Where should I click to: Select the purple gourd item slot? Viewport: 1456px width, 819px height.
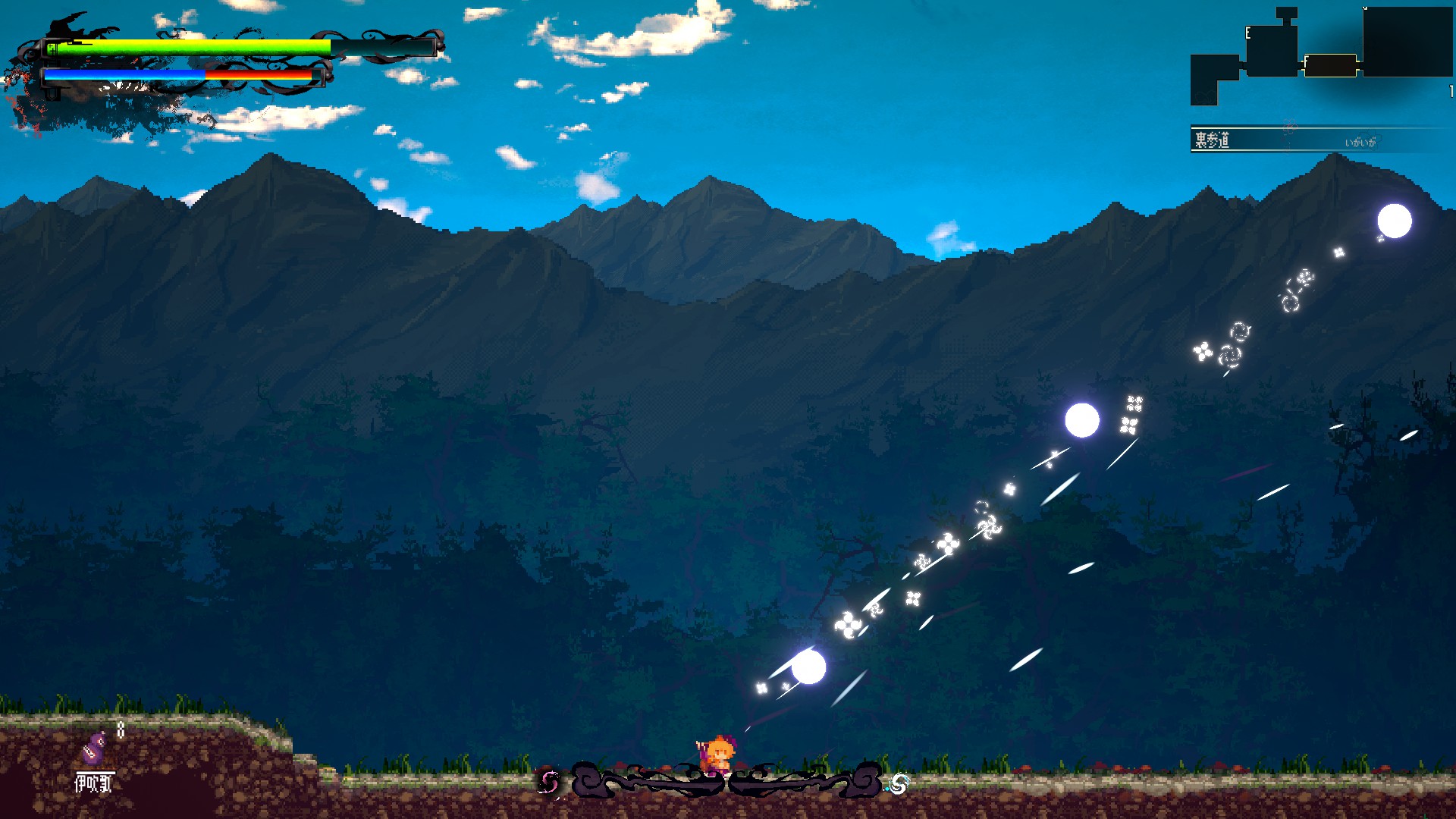point(94,748)
